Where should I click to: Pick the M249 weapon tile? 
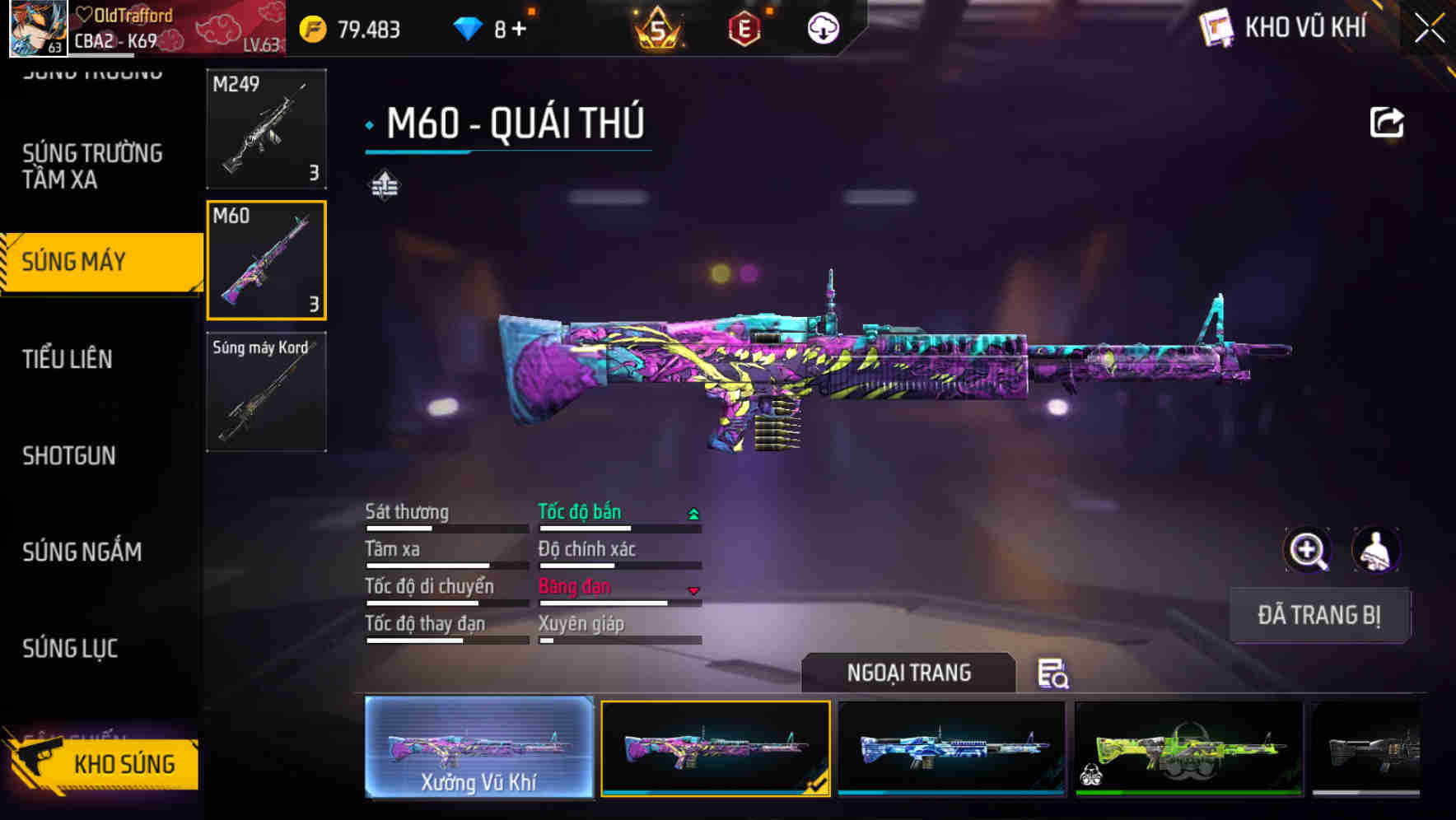(x=266, y=128)
